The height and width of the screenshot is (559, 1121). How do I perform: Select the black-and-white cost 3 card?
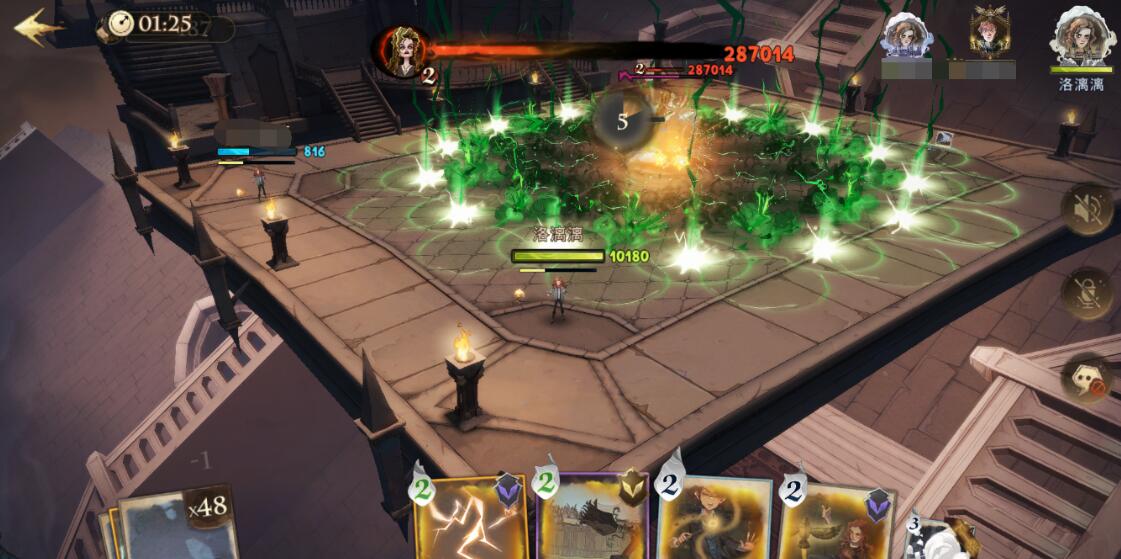click(x=935, y=538)
